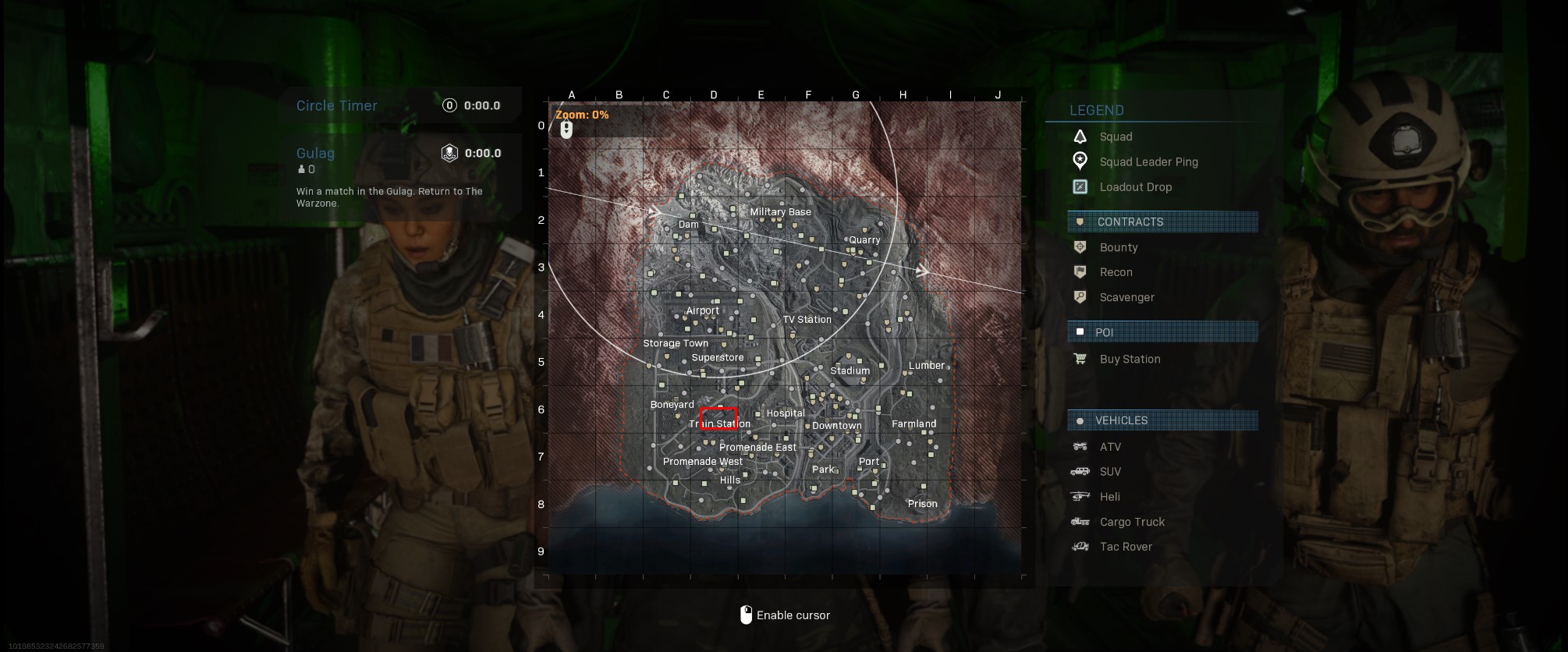
Task: Click the SUV label in the legend
Action: coord(1111,471)
